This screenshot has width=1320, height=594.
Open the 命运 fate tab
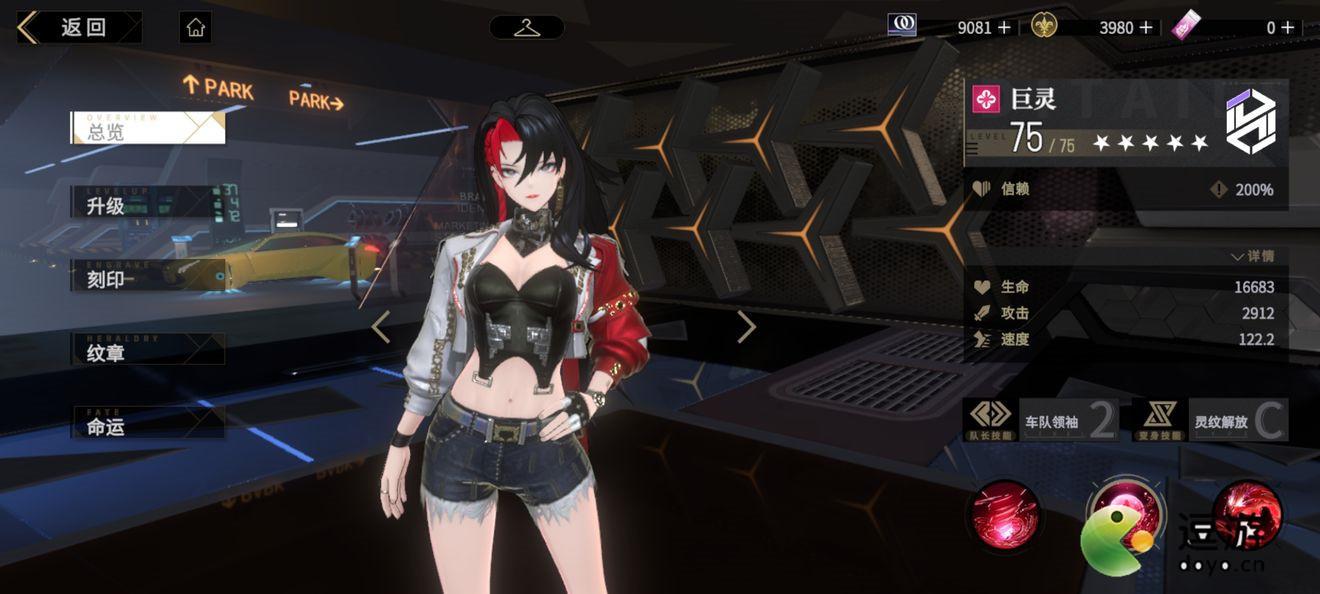(147, 426)
